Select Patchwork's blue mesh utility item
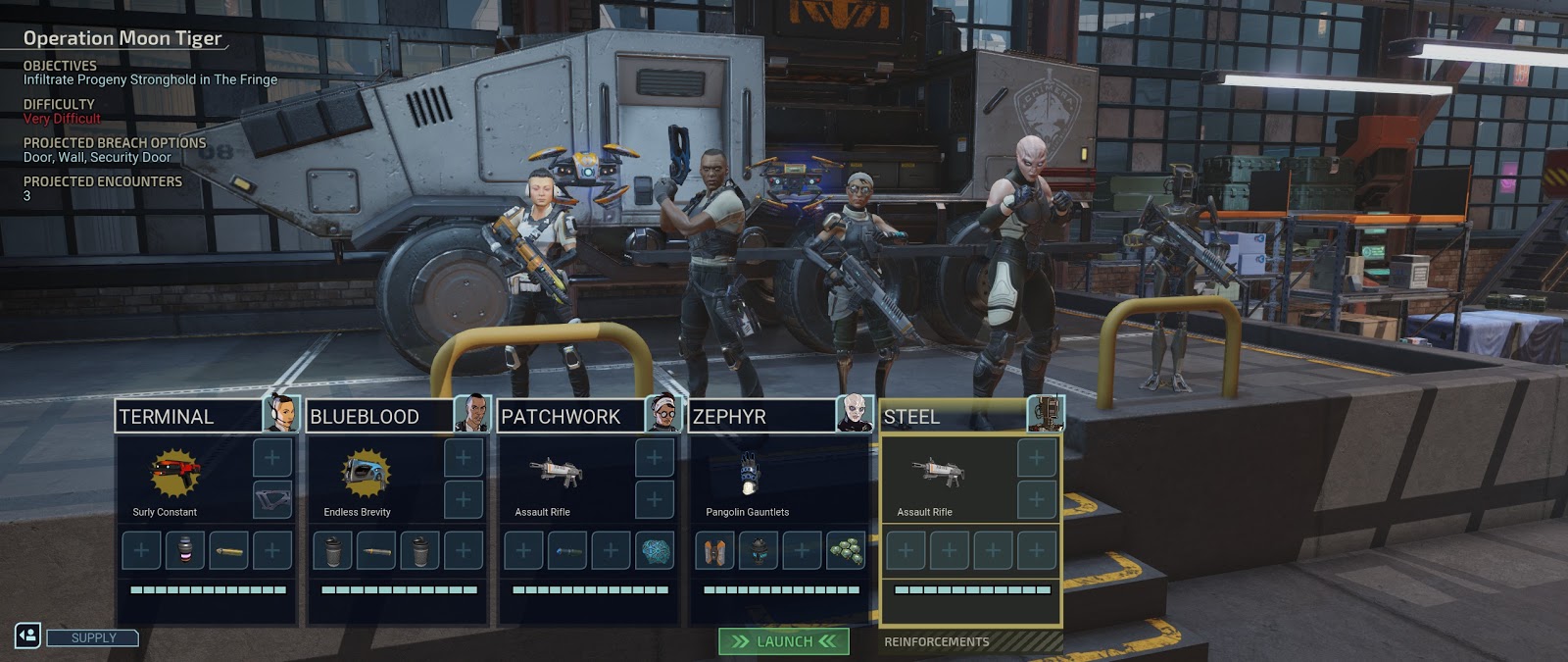 655,550
